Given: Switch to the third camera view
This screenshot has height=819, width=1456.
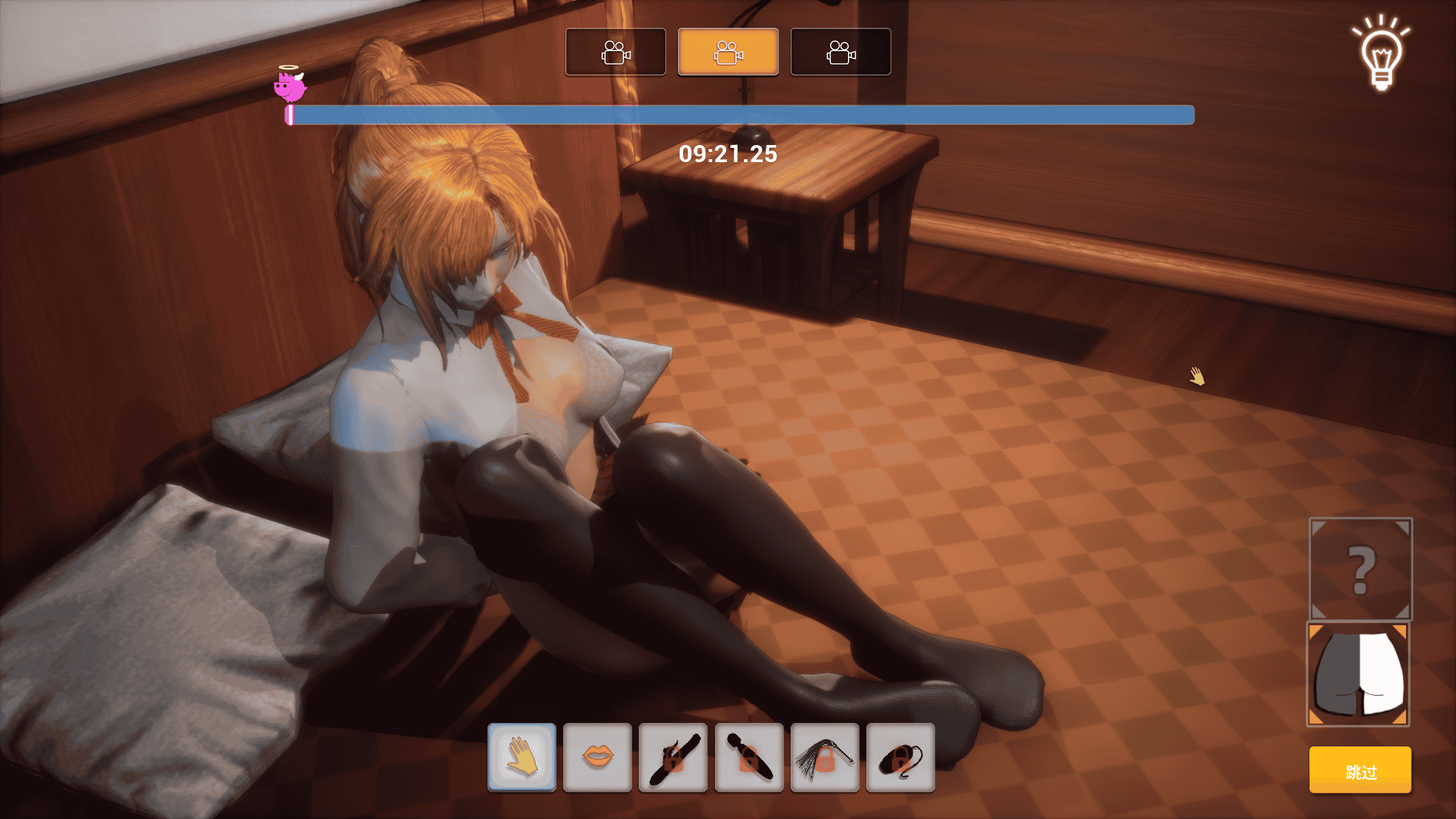Looking at the screenshot, I should pyautogui.click(x=840, y=52).
